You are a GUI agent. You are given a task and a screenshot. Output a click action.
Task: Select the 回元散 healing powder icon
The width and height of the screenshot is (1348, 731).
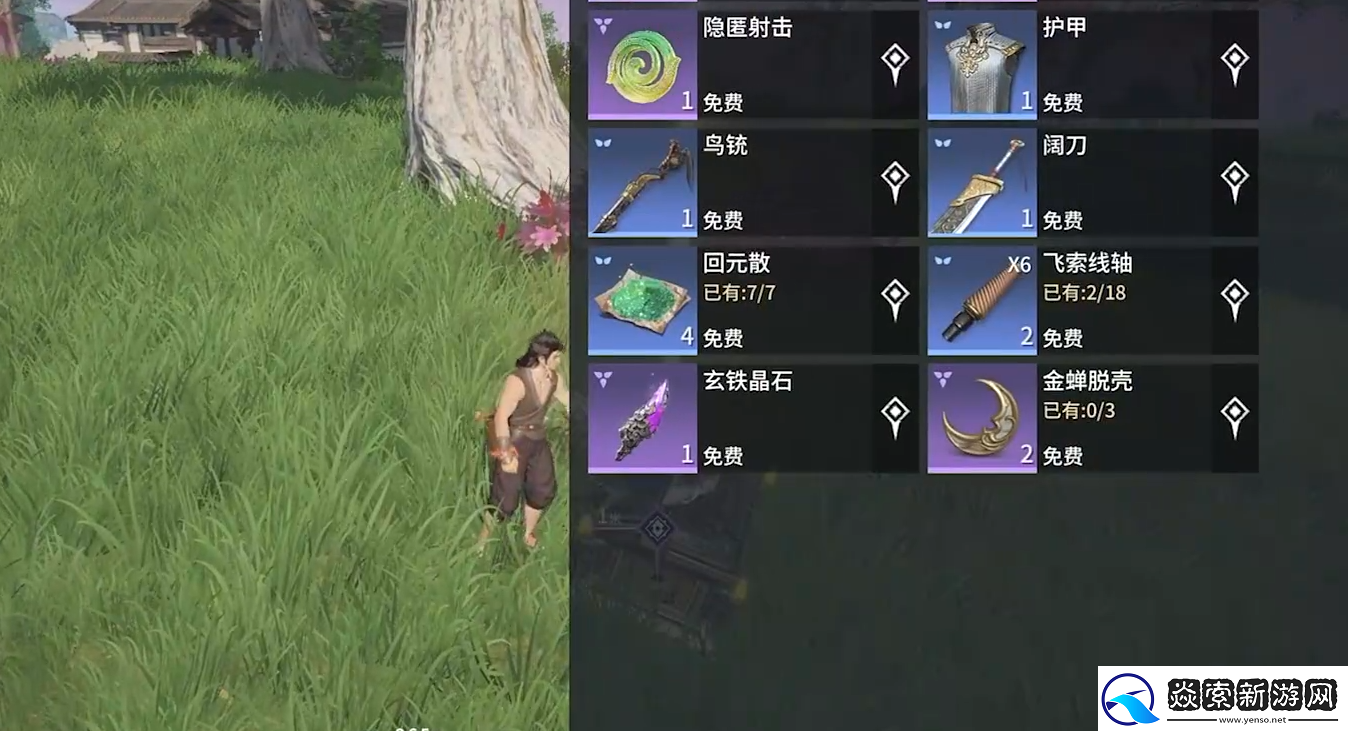pos(641,300)
